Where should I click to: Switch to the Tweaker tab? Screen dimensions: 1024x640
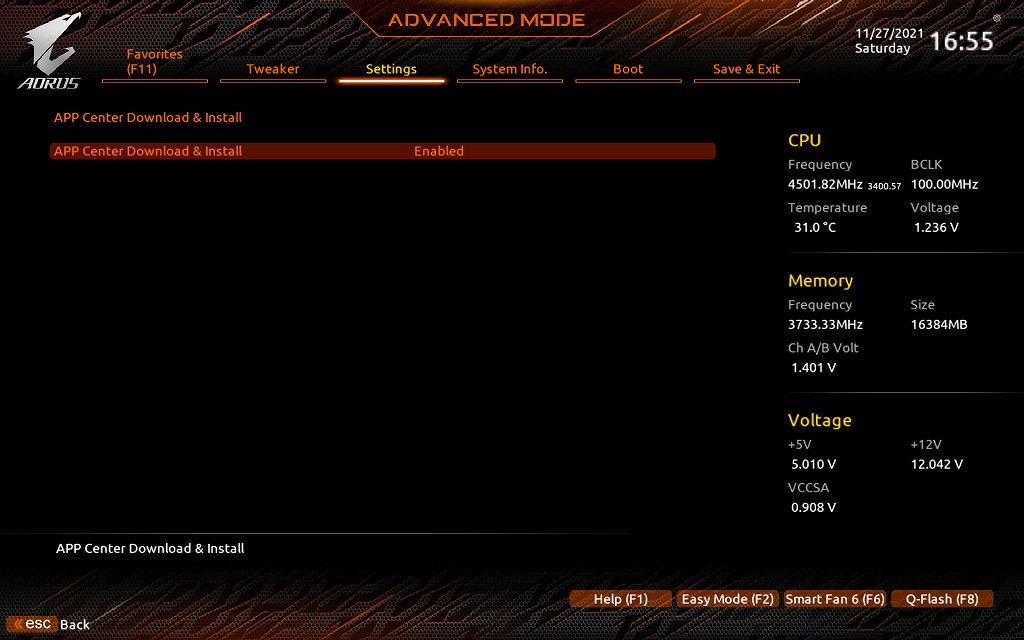273,69
